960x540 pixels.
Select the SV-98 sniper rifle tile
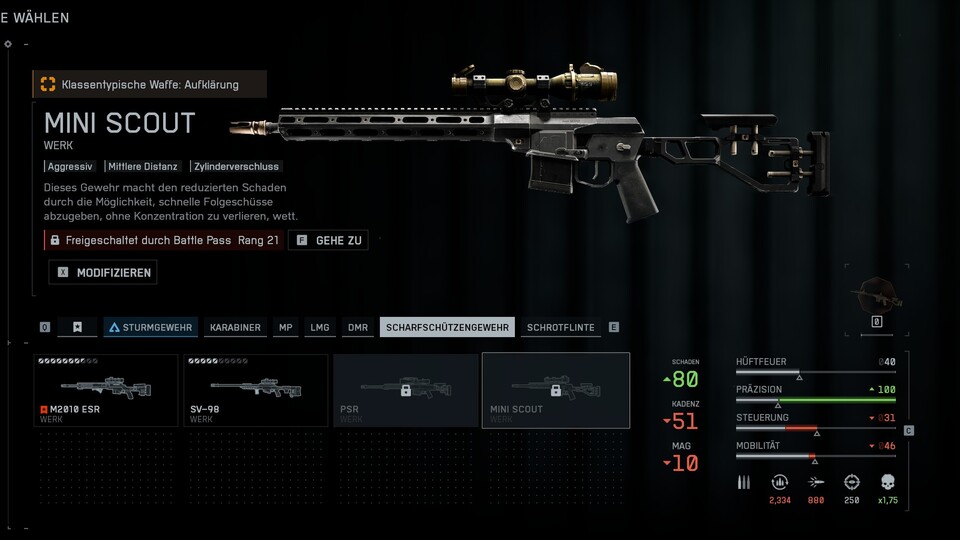(256, 390)
